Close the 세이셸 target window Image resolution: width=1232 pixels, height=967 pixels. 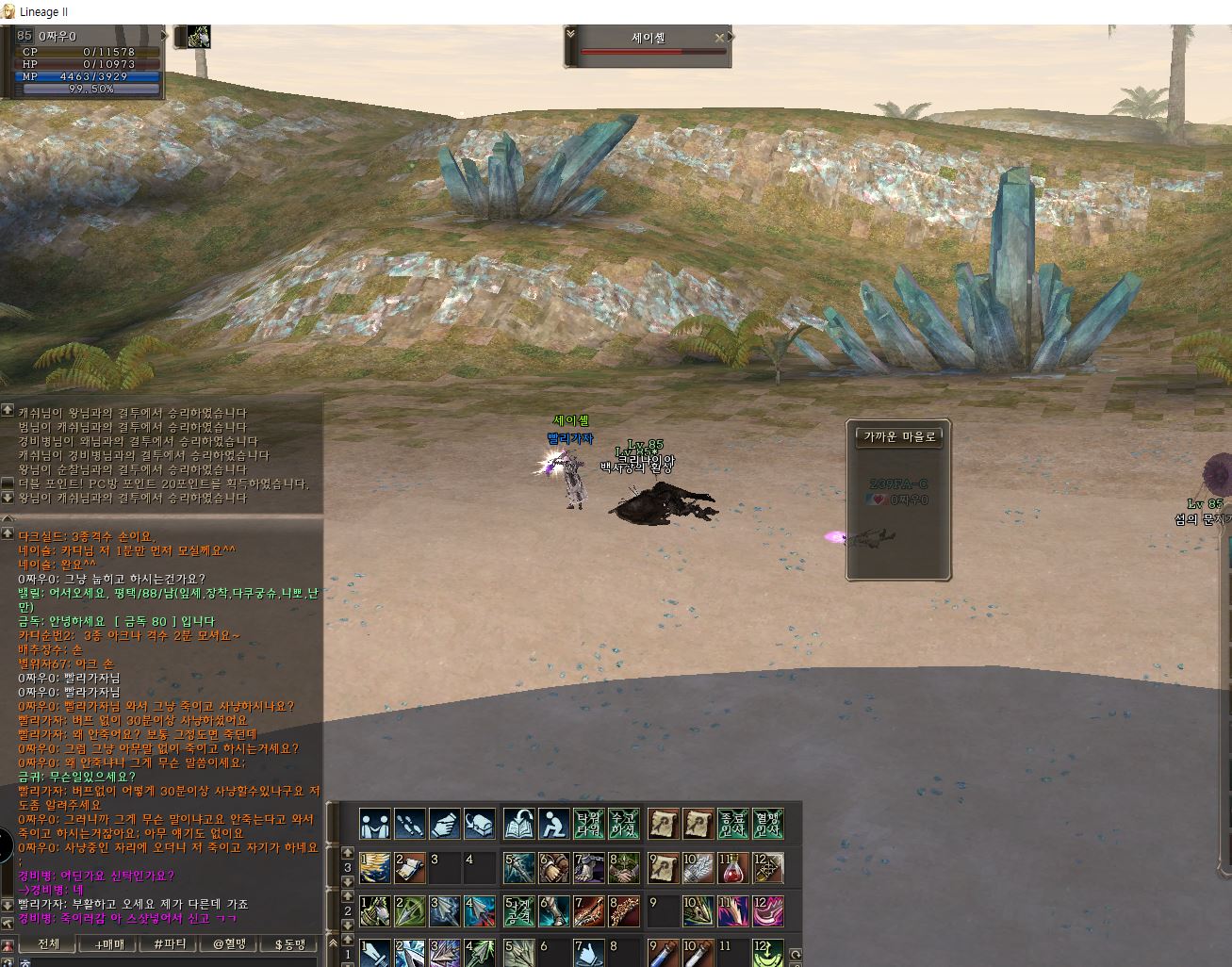[x=720, y=38]
